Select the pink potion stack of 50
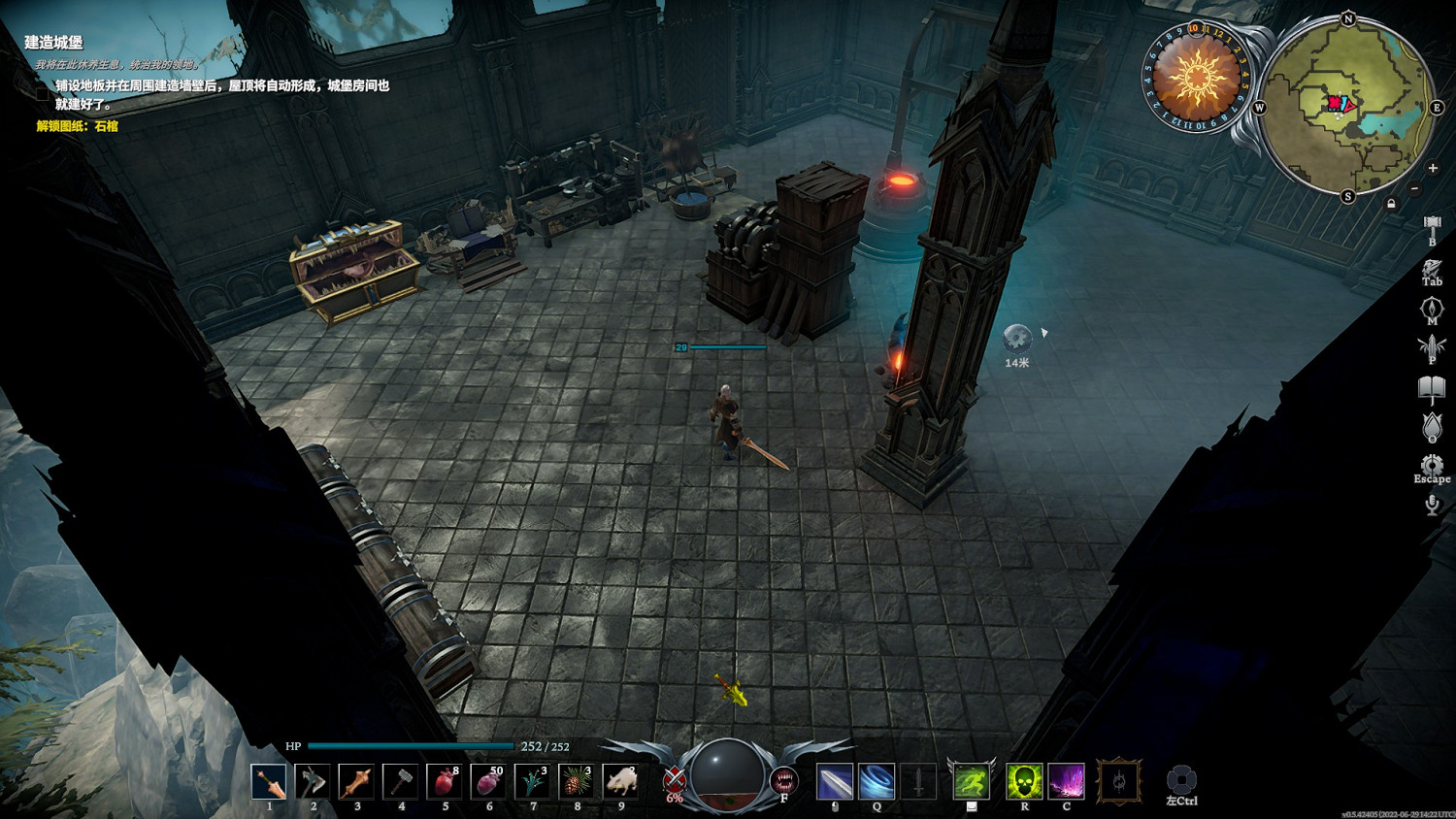Image resolution: width=1456 pixels, height=819 pixels. pos(487,781)
